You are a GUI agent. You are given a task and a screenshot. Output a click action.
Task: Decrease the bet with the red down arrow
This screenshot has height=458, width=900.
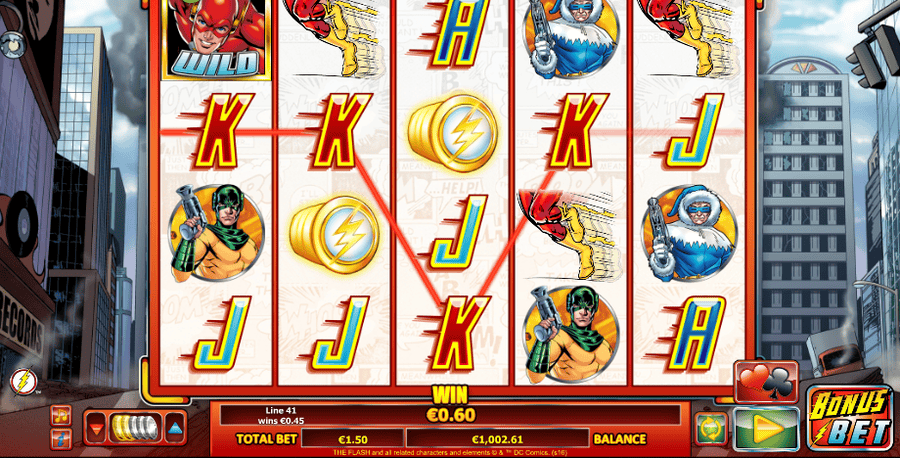(x=97, y=428)
